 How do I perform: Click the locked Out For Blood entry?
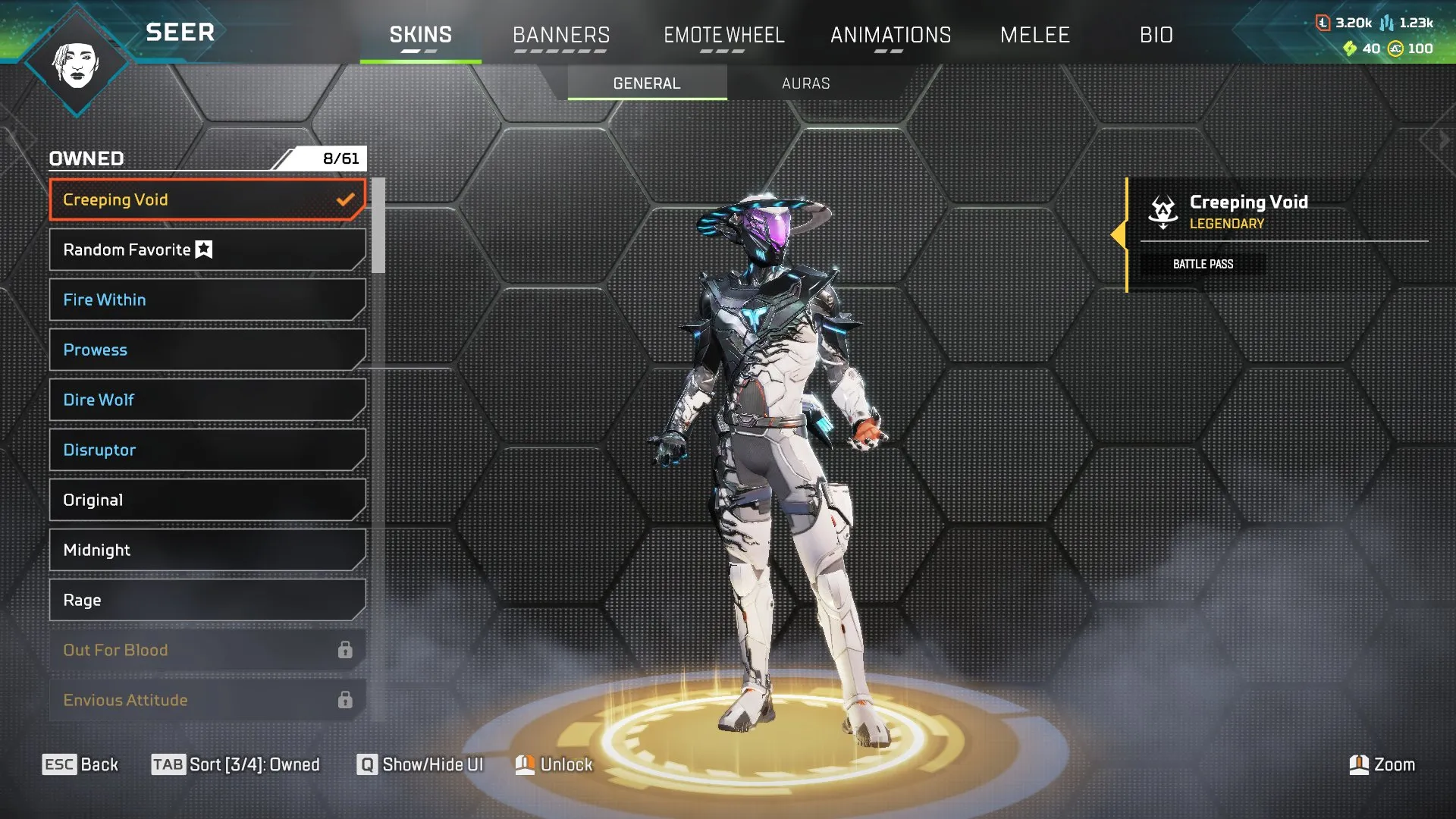point(206,650)
